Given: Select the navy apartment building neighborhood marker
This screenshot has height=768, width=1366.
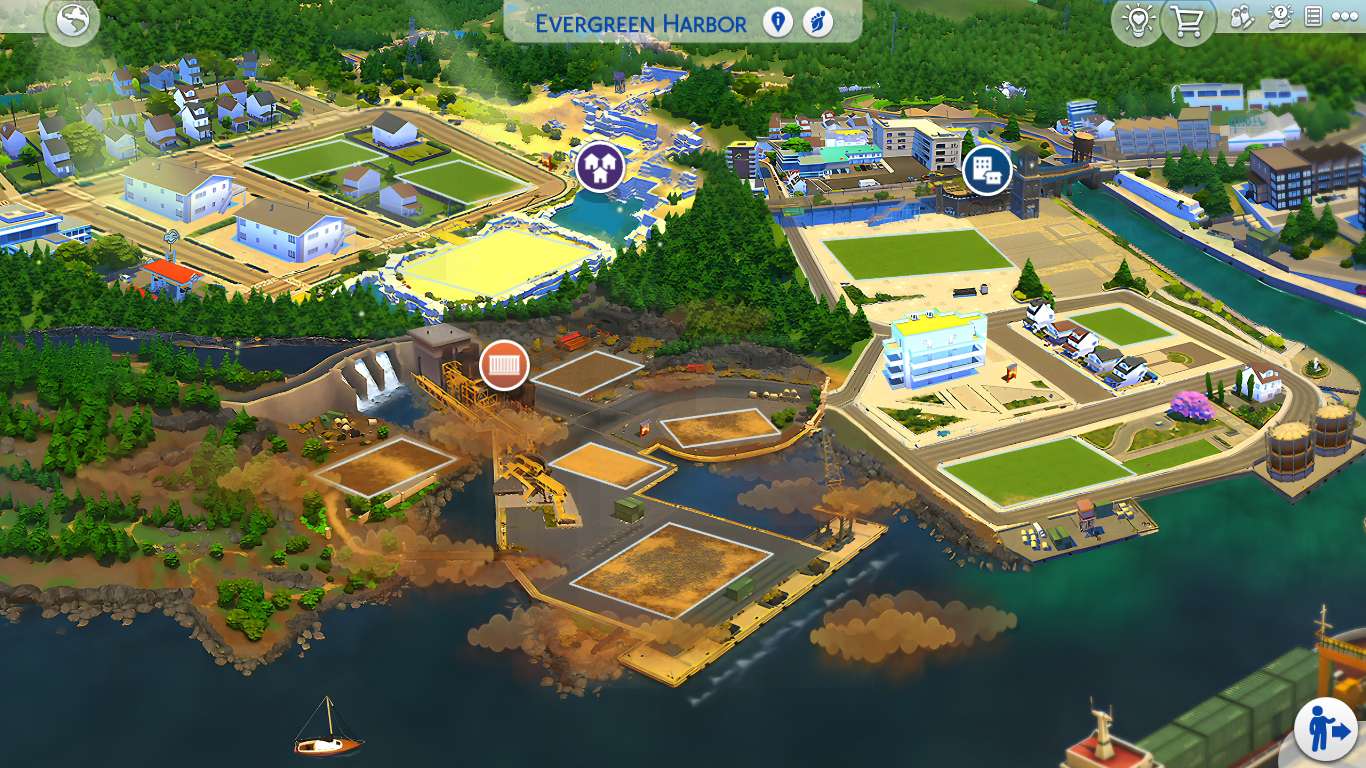Looking at the screenshot, I should [987, 171].
